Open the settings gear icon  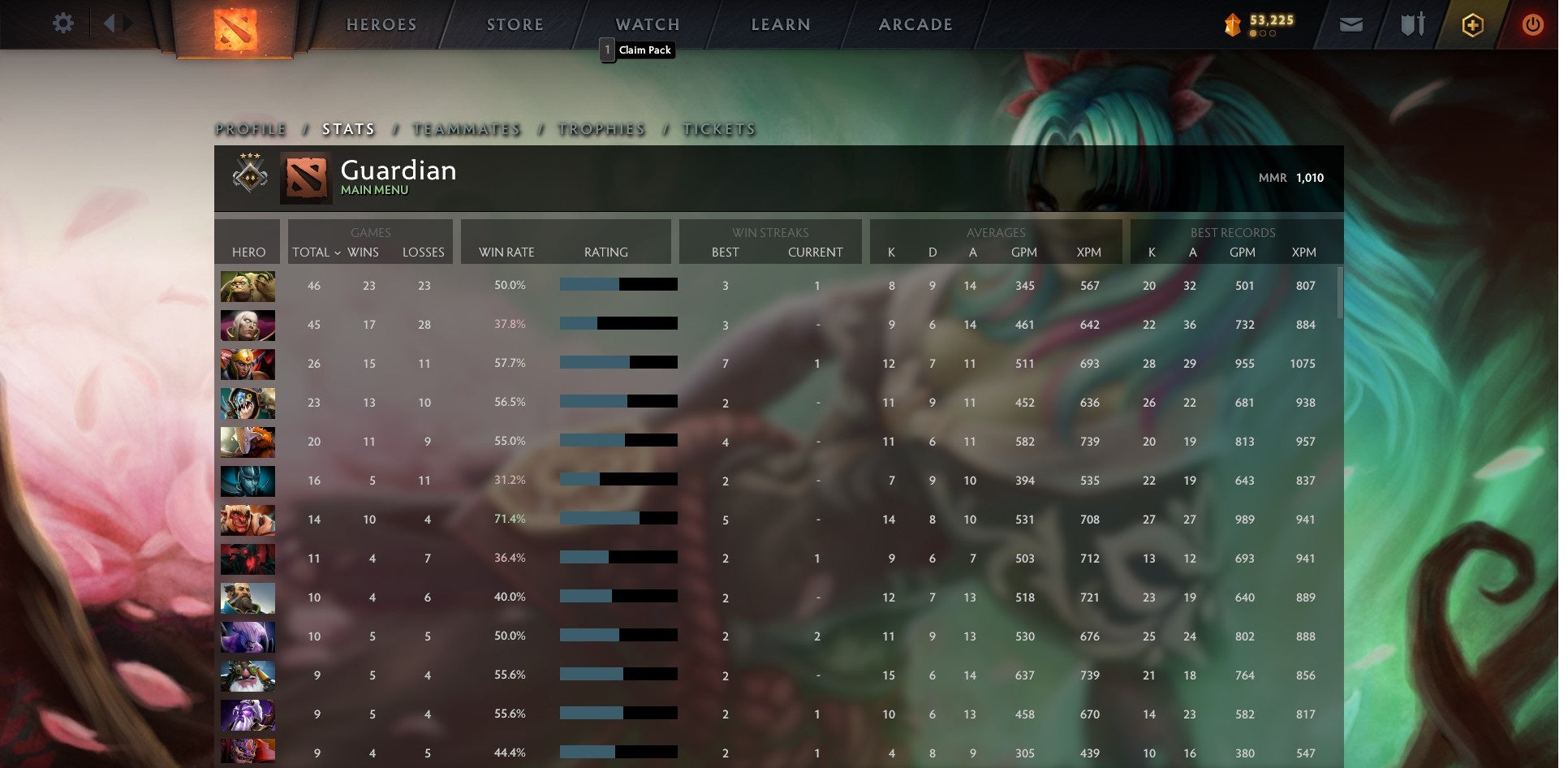62,24
